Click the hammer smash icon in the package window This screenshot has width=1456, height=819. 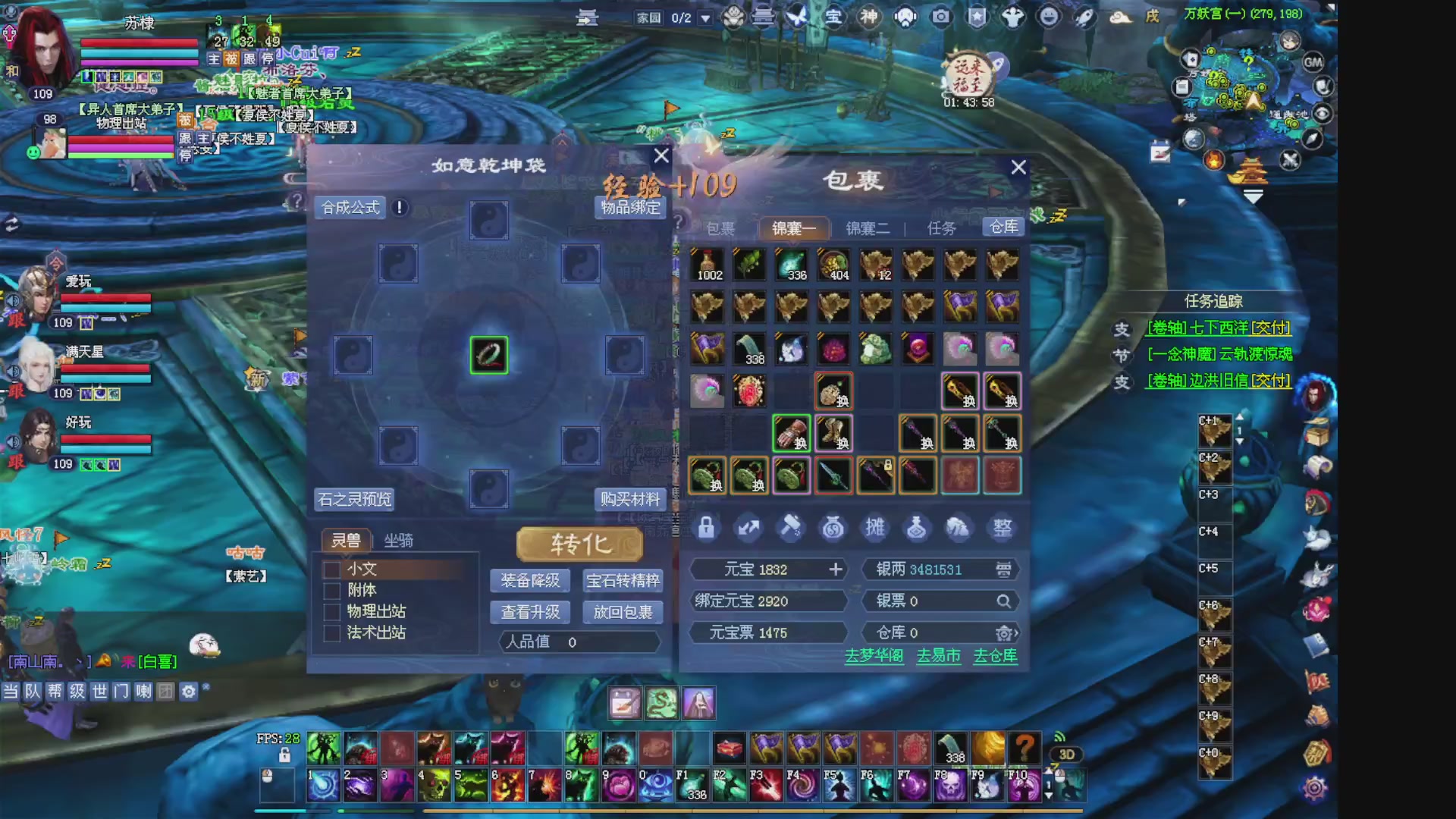click(x=791, y=529)
